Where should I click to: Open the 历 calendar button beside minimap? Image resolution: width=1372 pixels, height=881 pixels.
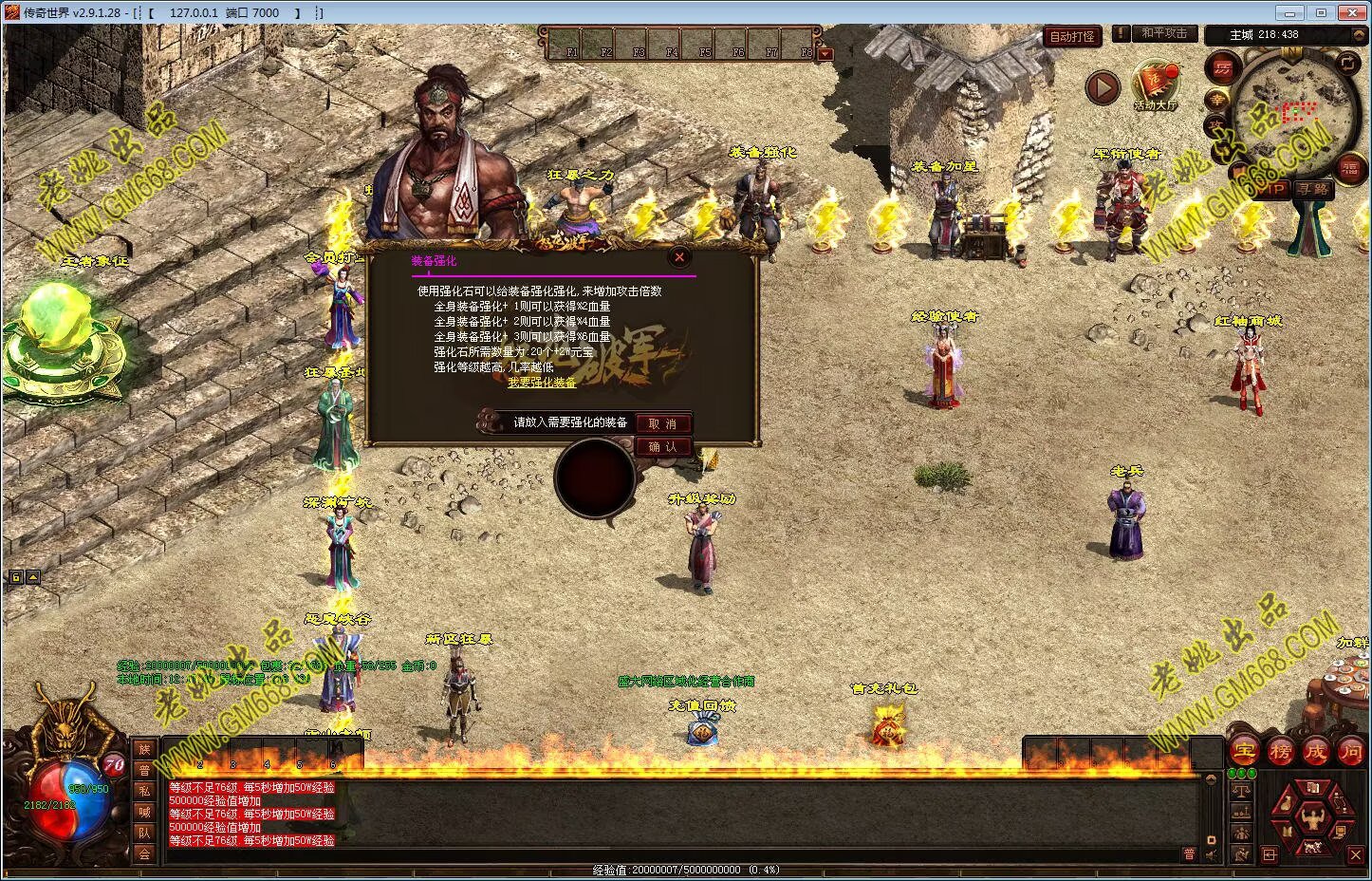coord(1223,68)
